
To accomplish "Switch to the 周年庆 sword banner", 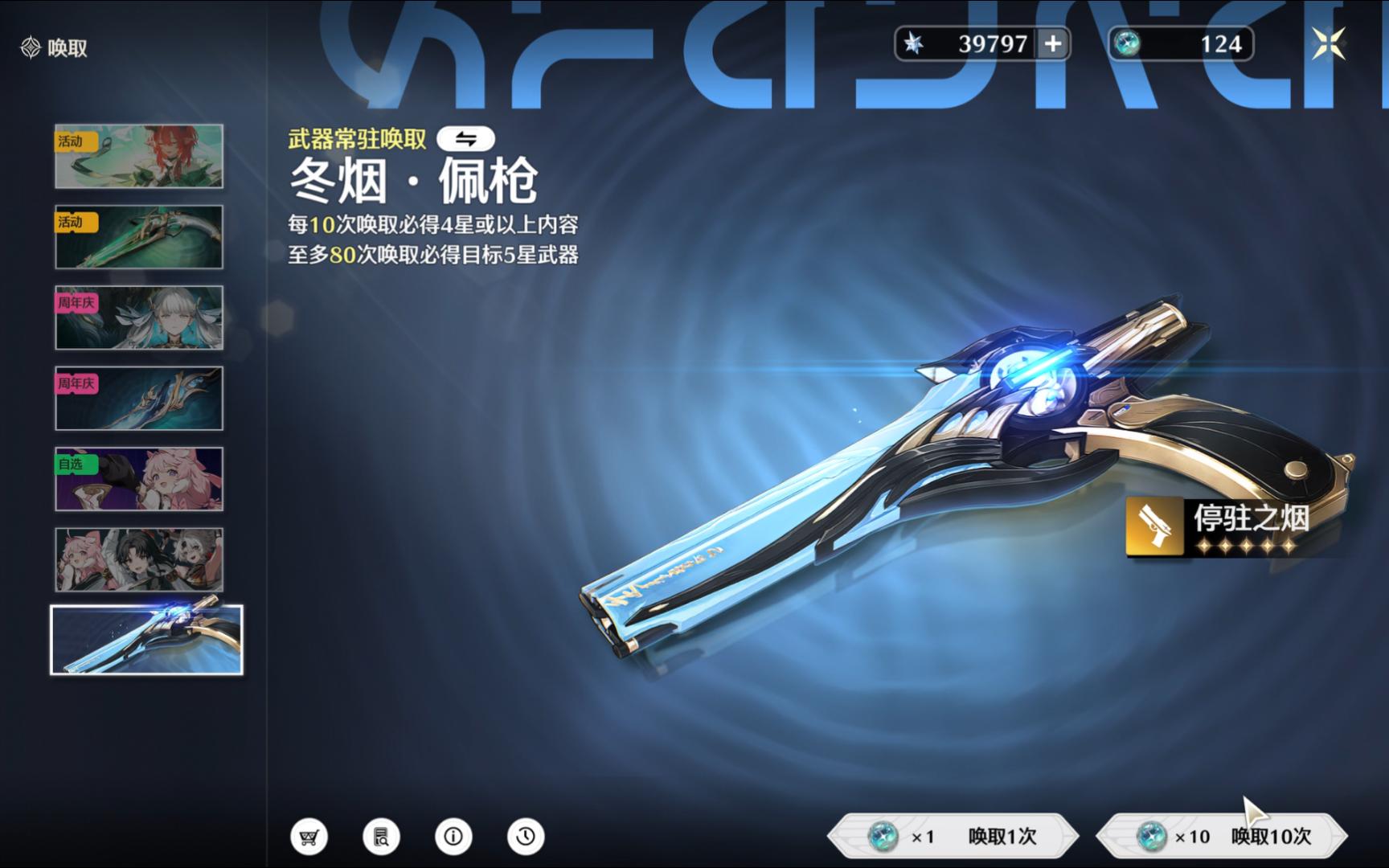I will [x=138, y=399].
